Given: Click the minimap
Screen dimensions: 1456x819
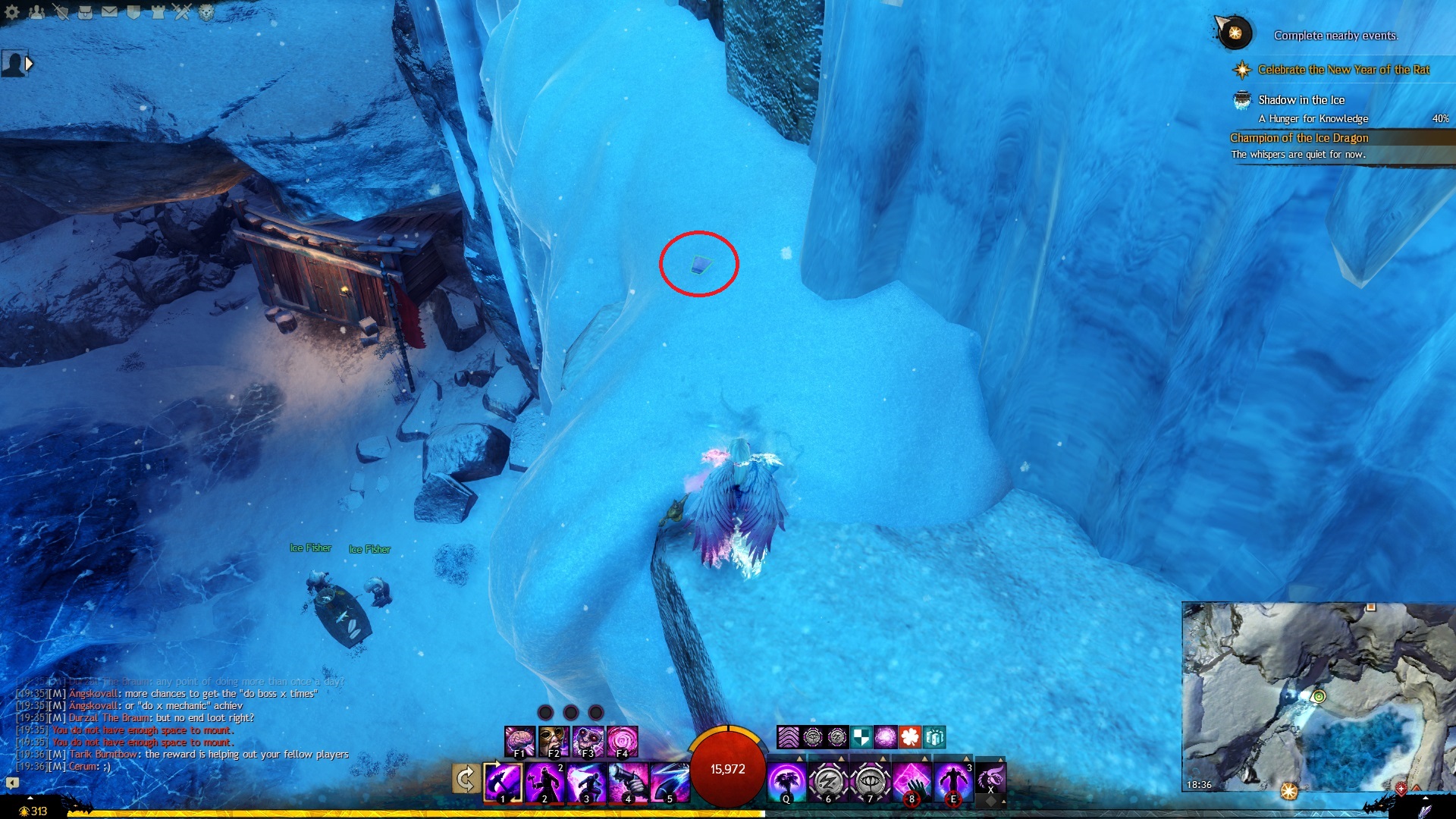Looking at the screenshot, I should click(1318, 696).
